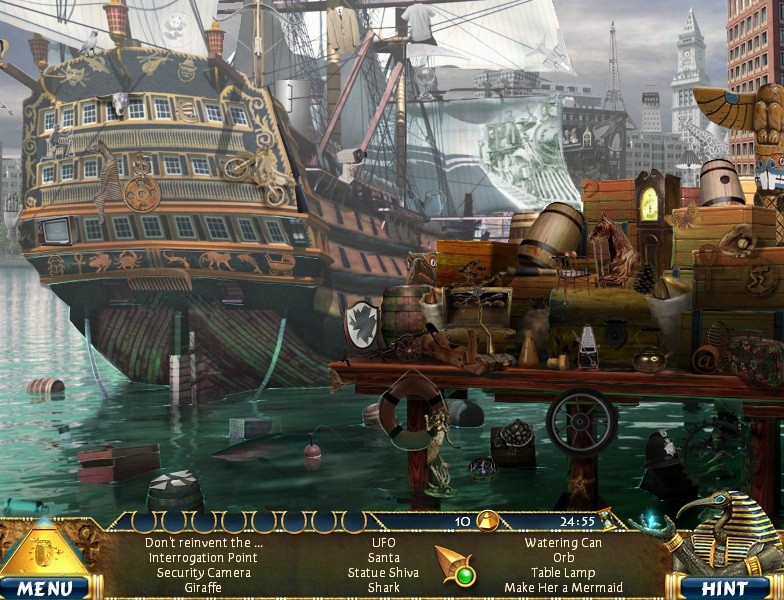Image resolution: width=784 pixels, height=600 pixels.
Task: Select the "Interrogation Point" entry
Action: [x=203, y=558]
